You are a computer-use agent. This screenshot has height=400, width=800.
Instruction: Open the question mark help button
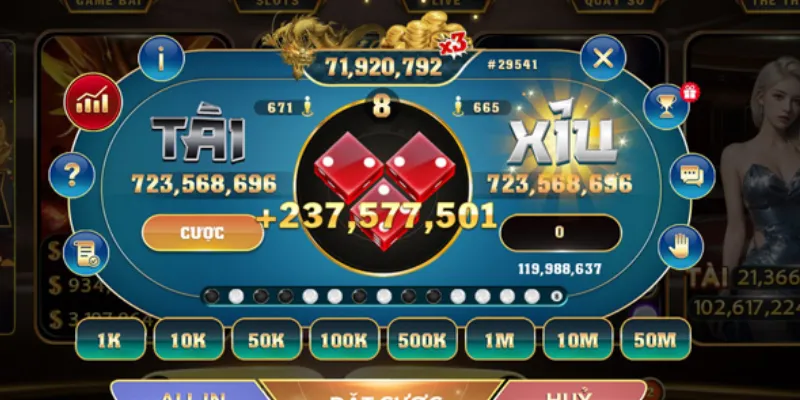pos(71,176)
